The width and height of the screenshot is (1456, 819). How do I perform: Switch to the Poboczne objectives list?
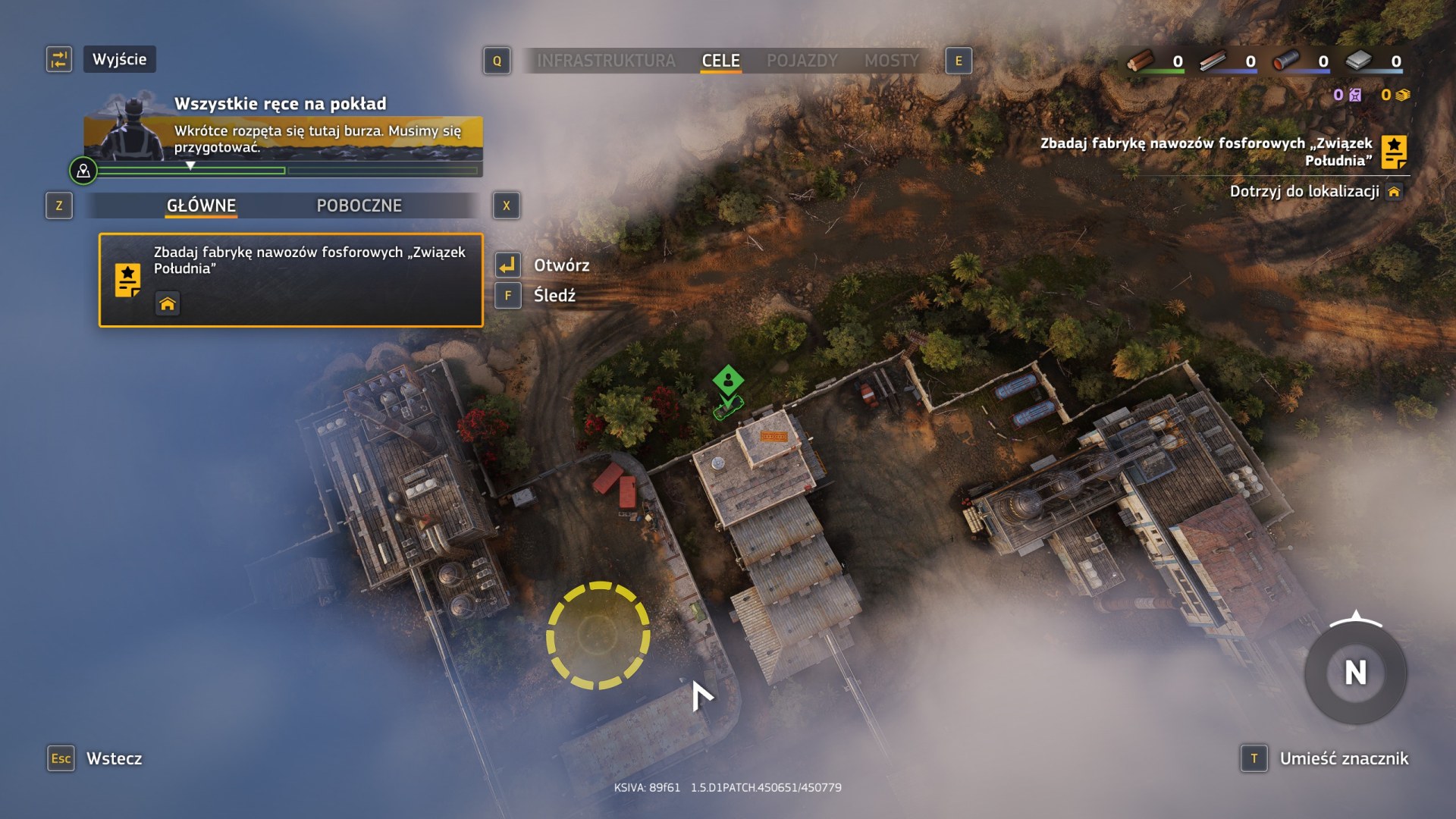point(359,206)
